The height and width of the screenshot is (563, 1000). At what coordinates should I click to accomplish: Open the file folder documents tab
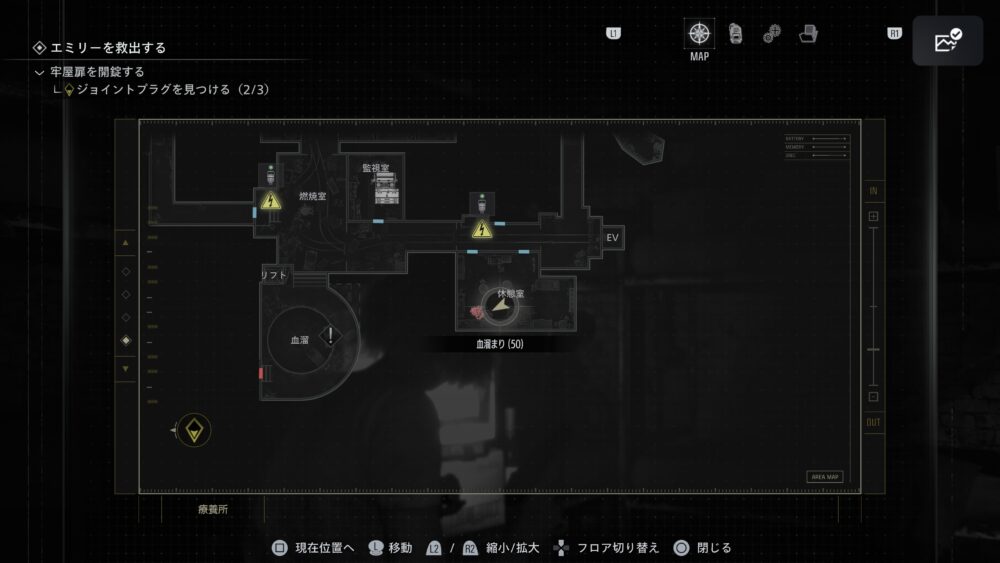point(808,34)
